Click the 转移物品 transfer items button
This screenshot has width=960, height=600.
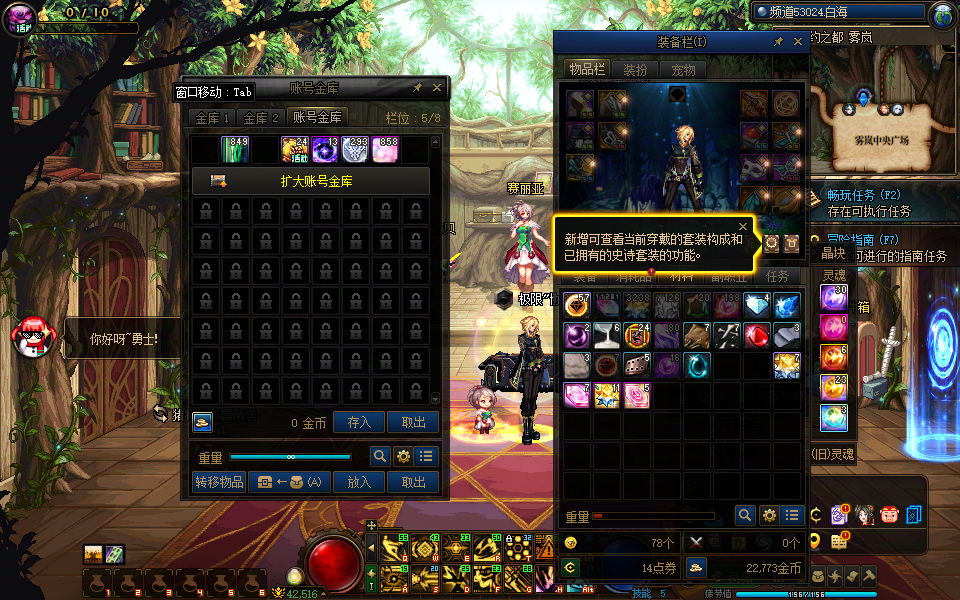(x=219, y=482)
